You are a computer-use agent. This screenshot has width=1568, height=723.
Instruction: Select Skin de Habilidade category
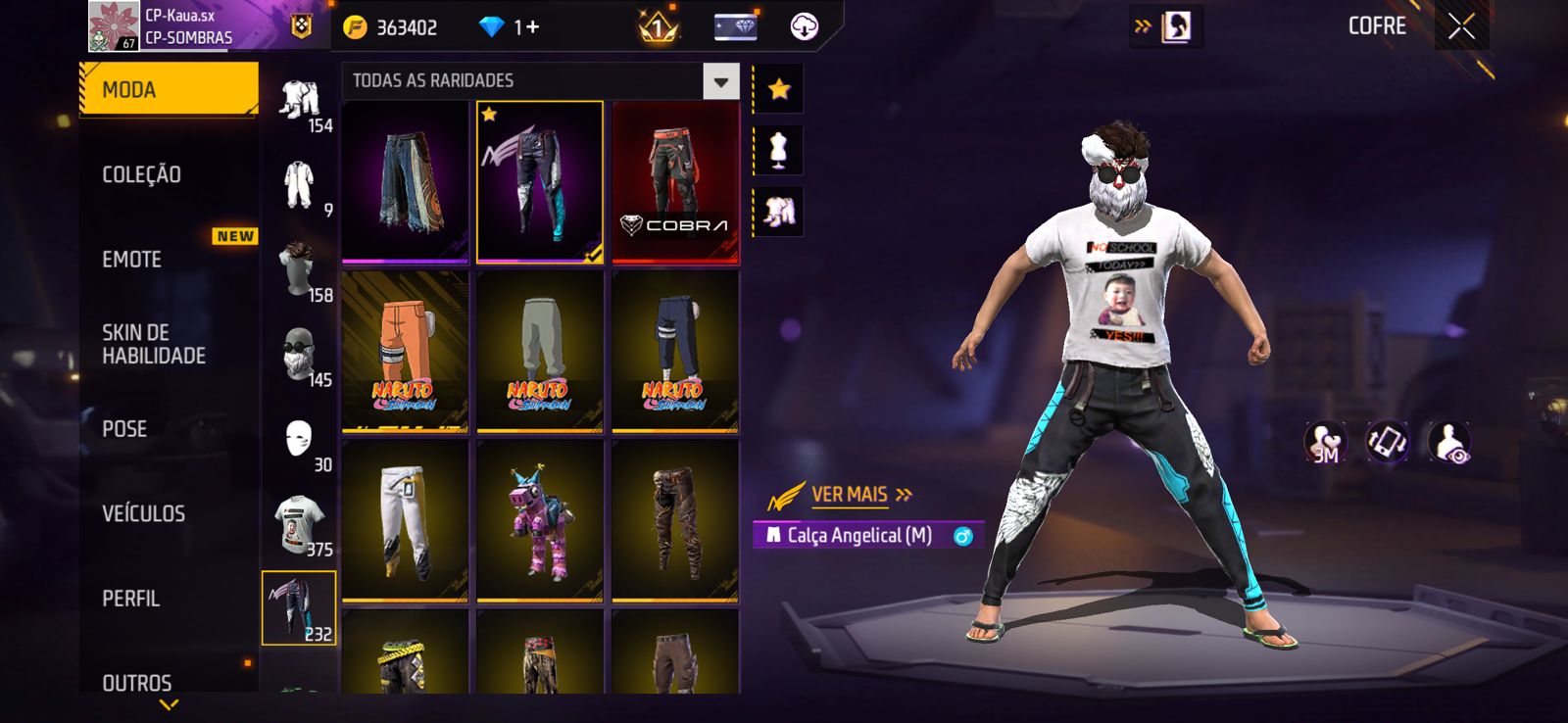pyautogui.click(x=154, y=344)
